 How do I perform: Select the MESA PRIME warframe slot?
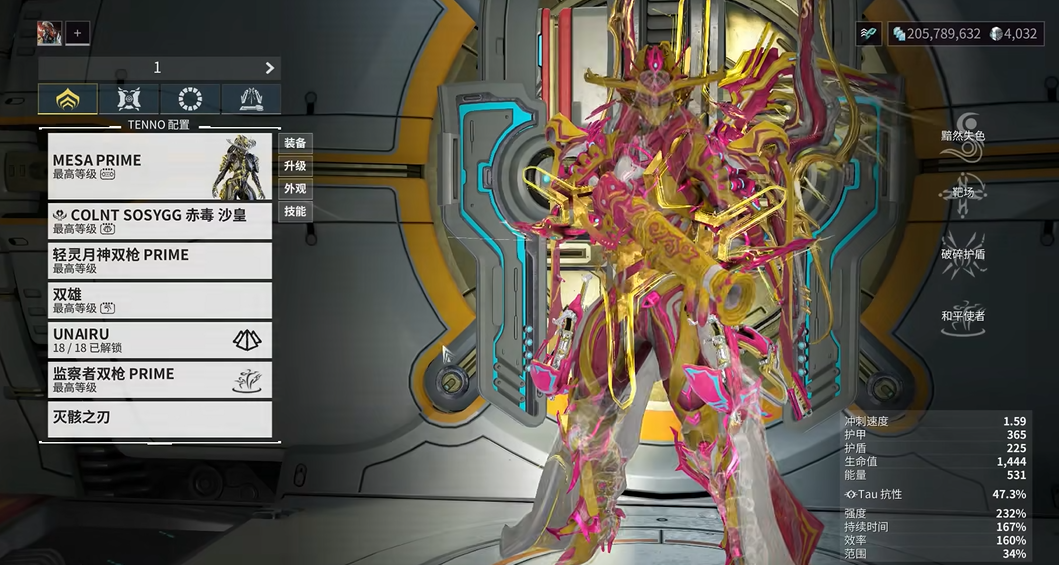[x=160, y=167]
